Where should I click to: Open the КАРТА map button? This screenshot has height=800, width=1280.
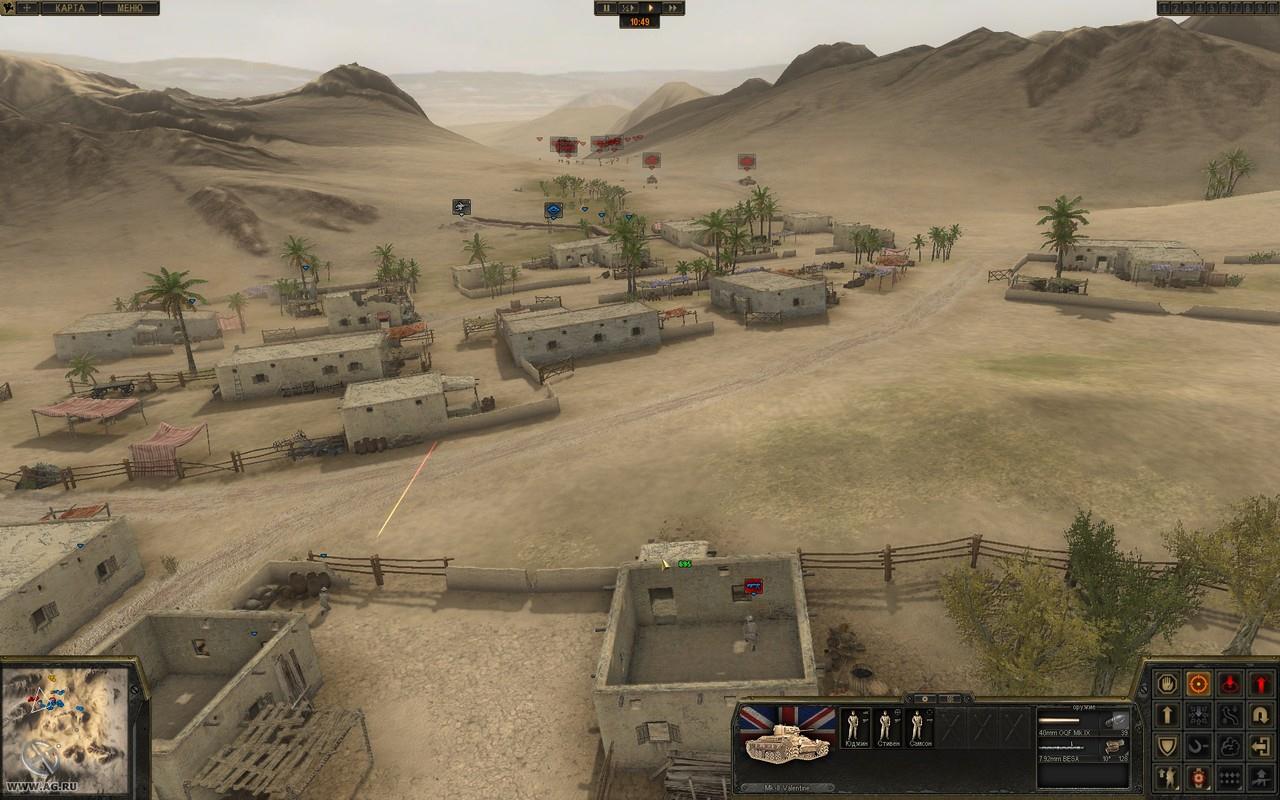70,8
